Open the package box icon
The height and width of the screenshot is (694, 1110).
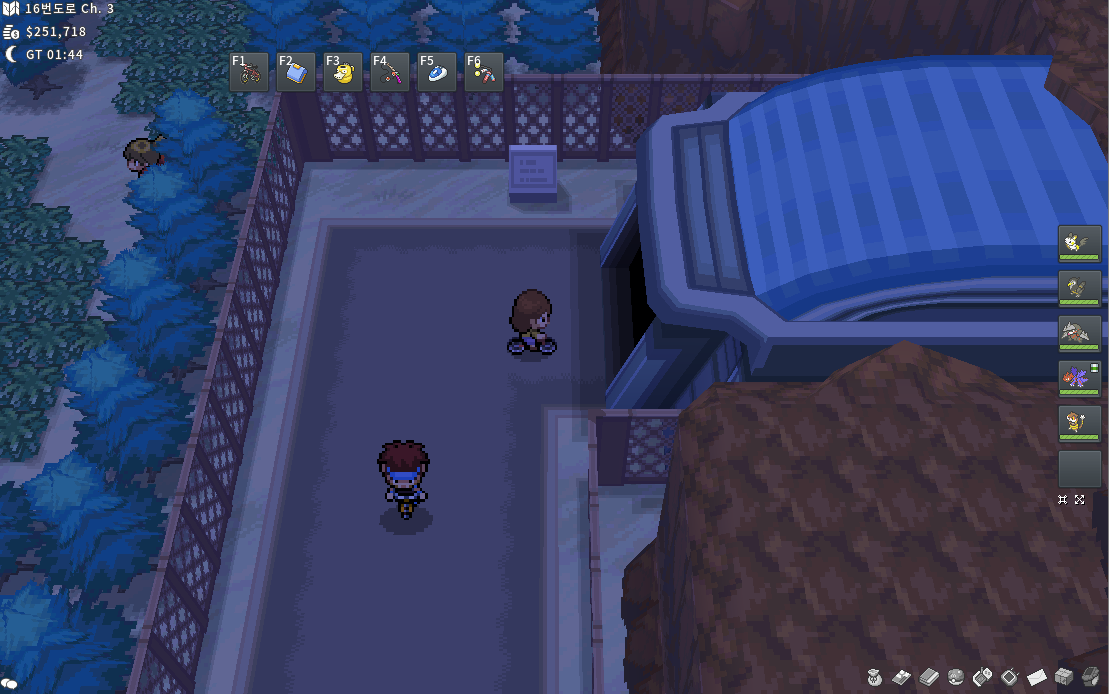(1063, 677)
